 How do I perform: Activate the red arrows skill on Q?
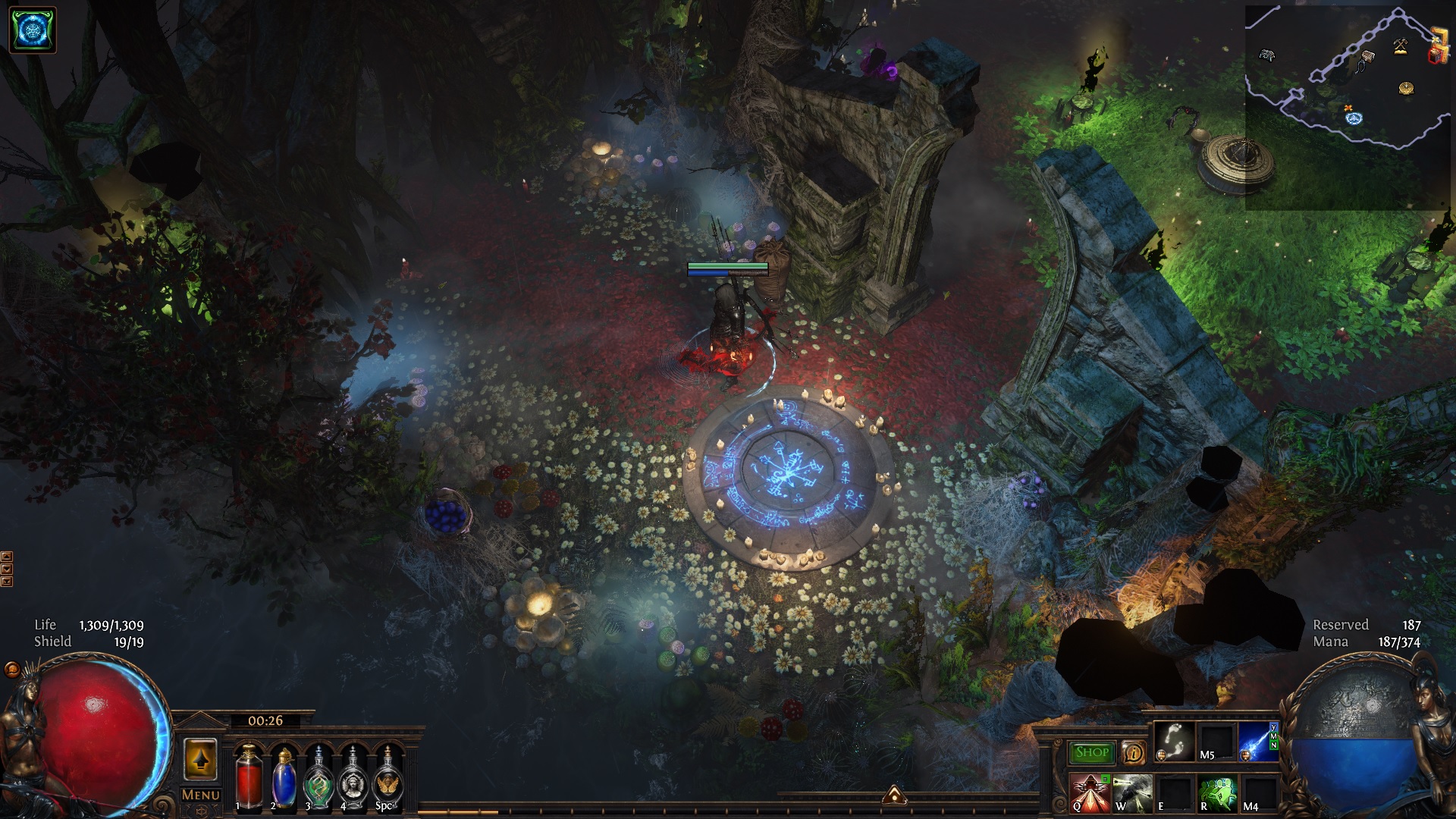[x=1090, y=792]
